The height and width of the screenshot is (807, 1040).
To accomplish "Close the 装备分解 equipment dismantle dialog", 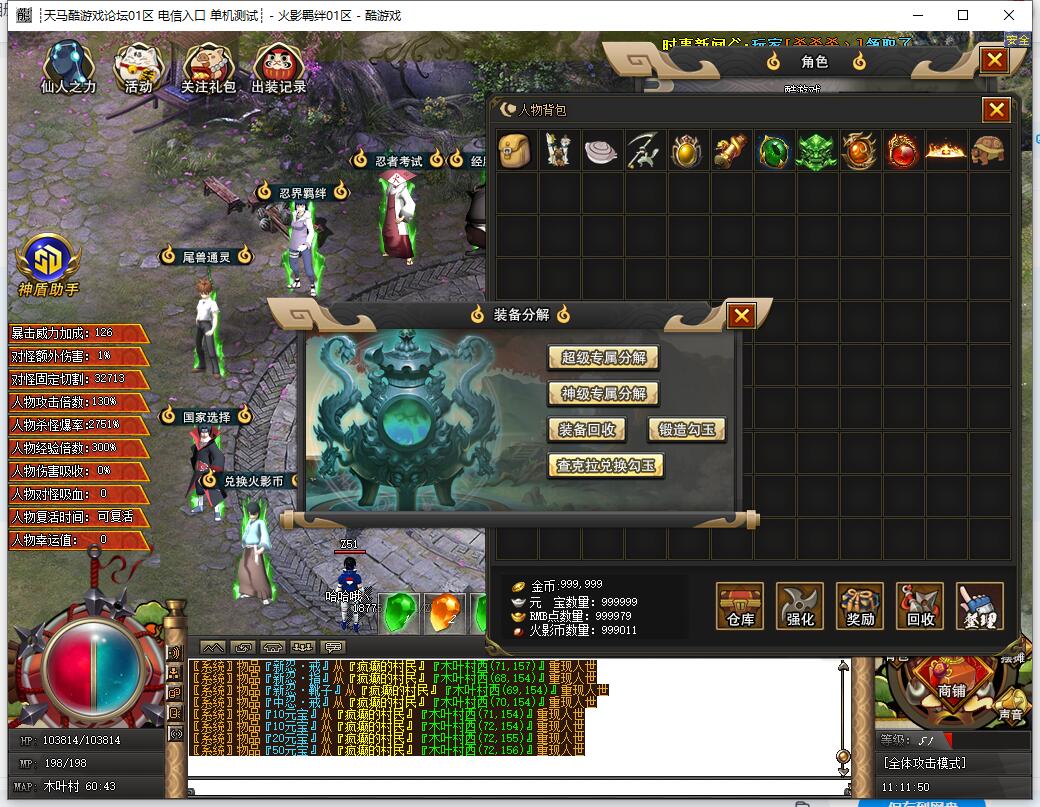I will [741, 316].
